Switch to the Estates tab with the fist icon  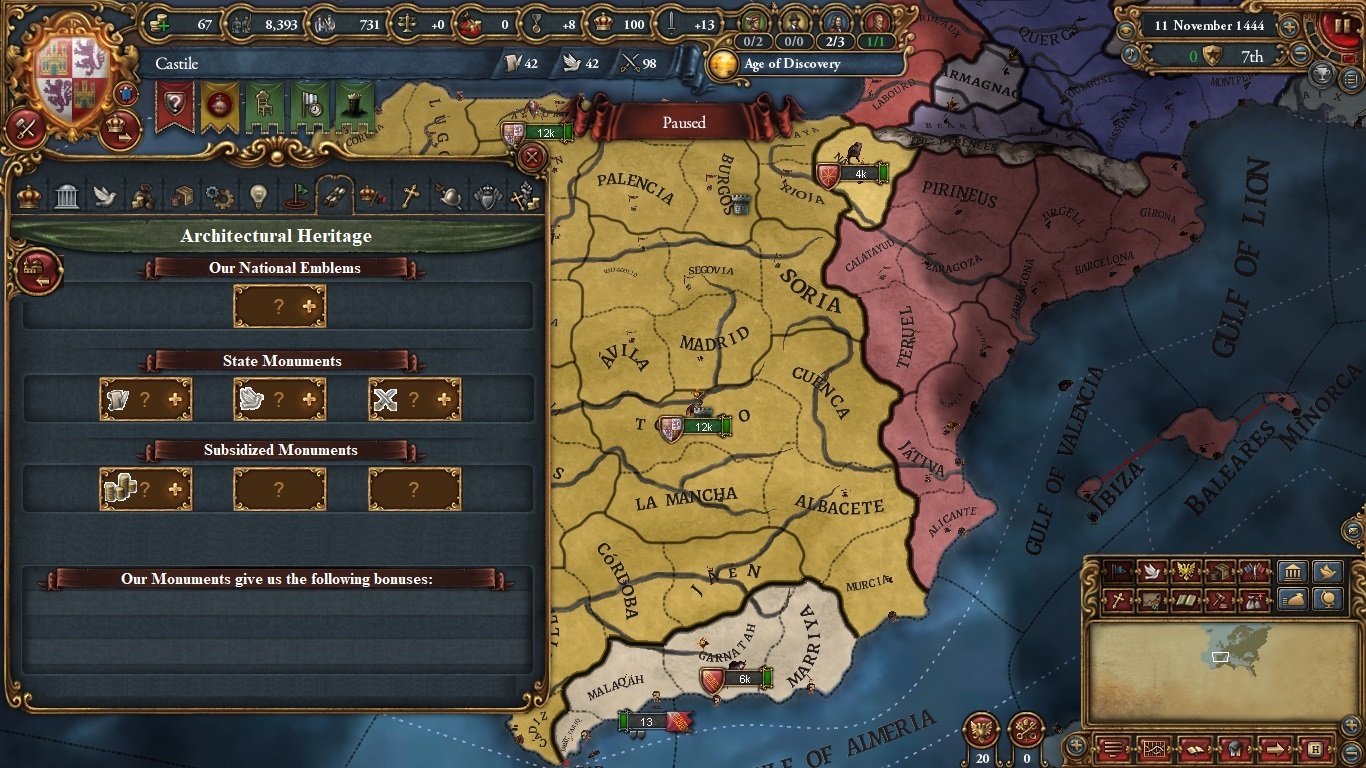525,197
